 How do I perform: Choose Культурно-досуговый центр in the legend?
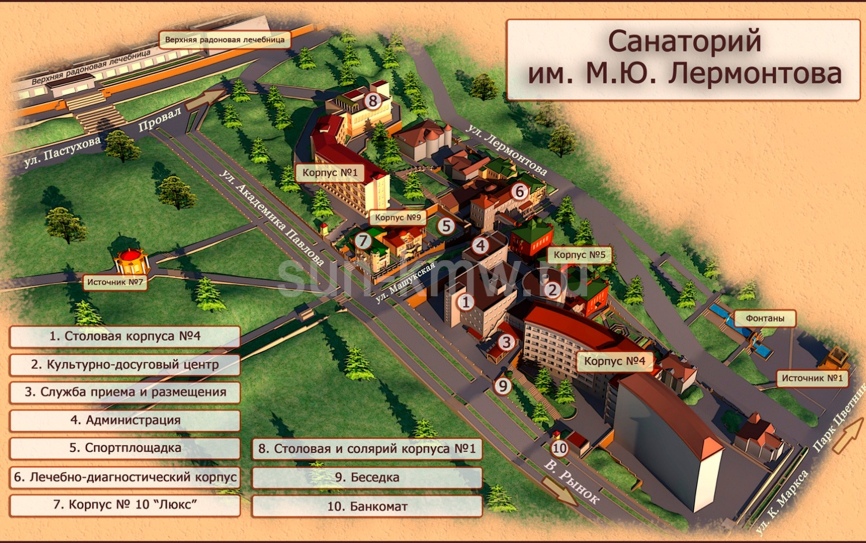click(x=124, y=365)
